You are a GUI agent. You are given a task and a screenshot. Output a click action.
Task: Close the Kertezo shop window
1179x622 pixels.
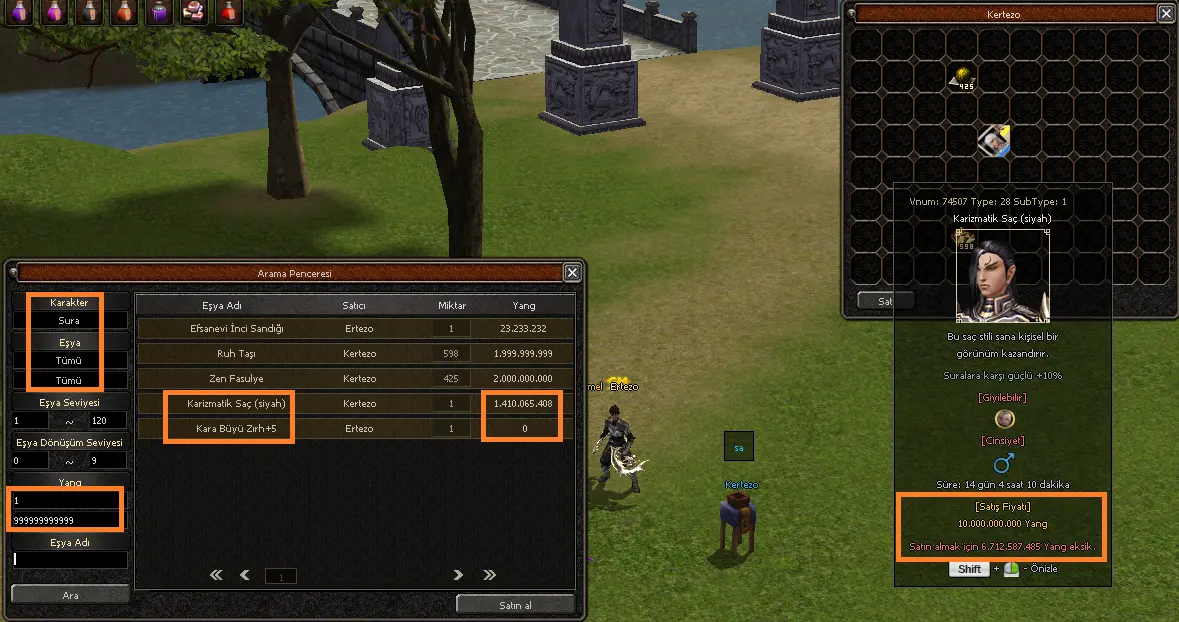point(1166,13)
